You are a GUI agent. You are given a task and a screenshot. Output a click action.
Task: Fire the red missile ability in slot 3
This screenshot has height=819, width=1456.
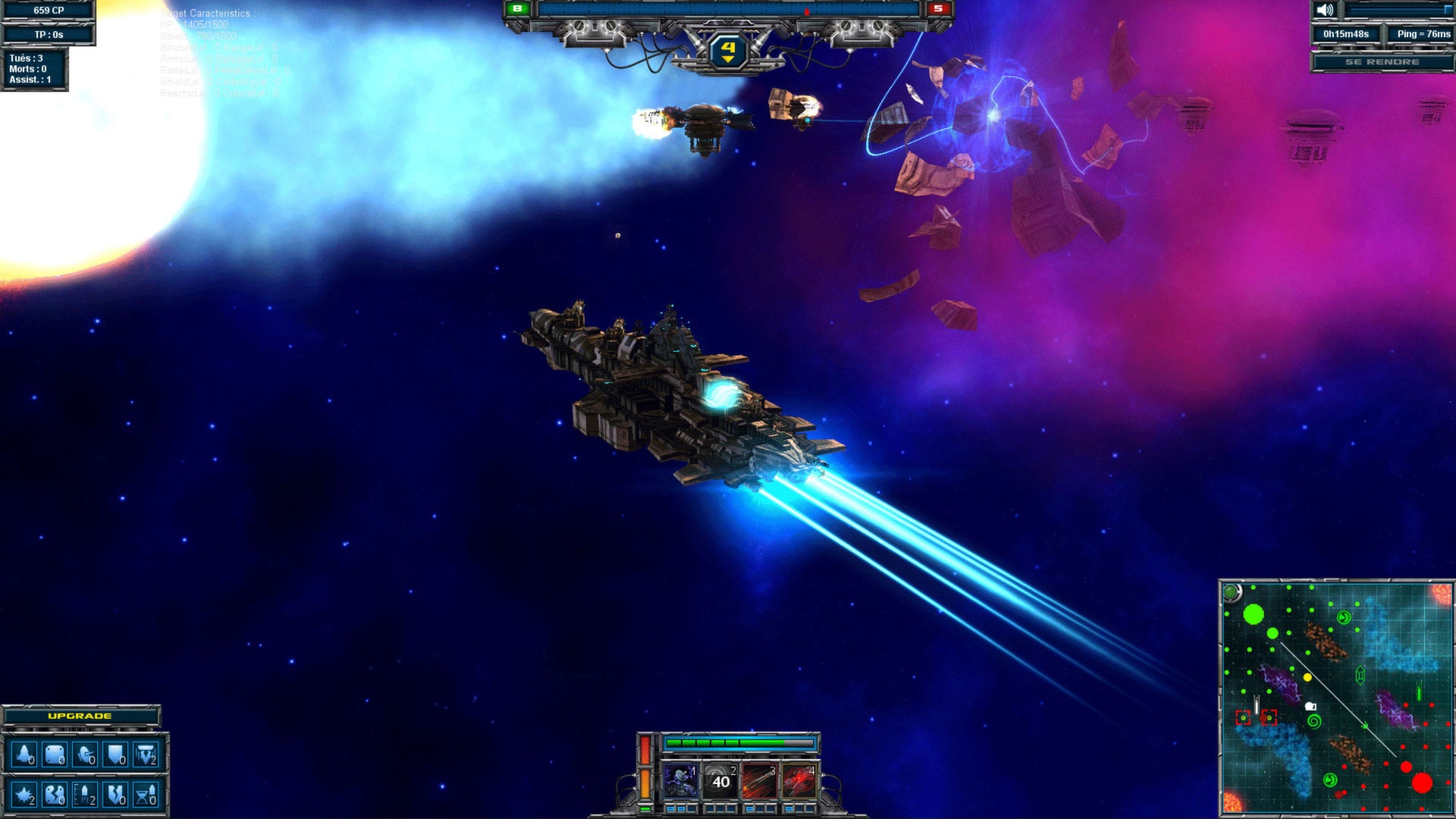tap(759, 781)
